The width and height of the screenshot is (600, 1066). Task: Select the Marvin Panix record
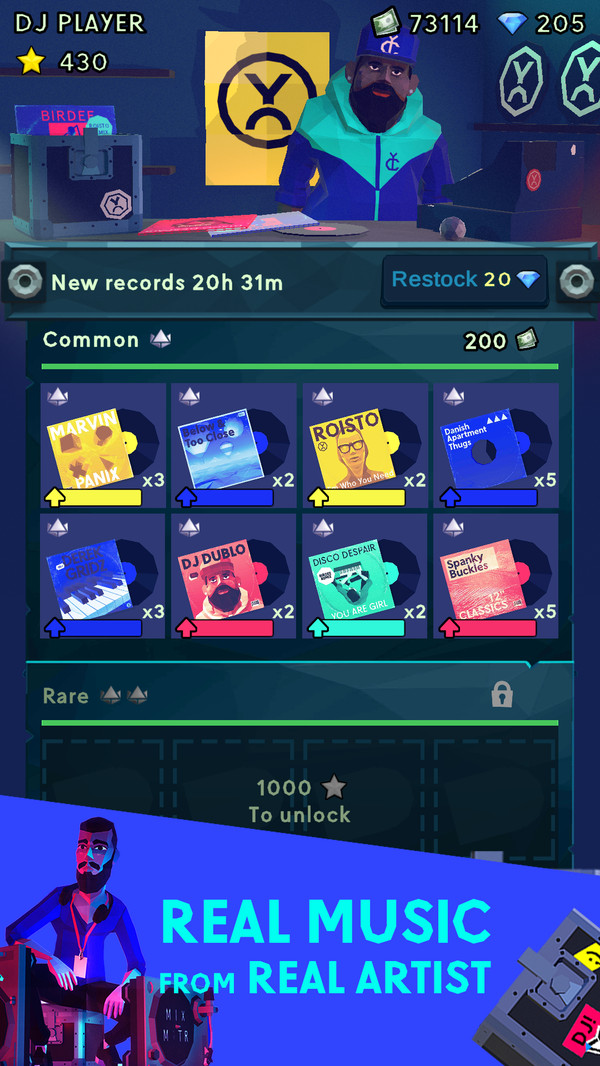tap(103, 445)
